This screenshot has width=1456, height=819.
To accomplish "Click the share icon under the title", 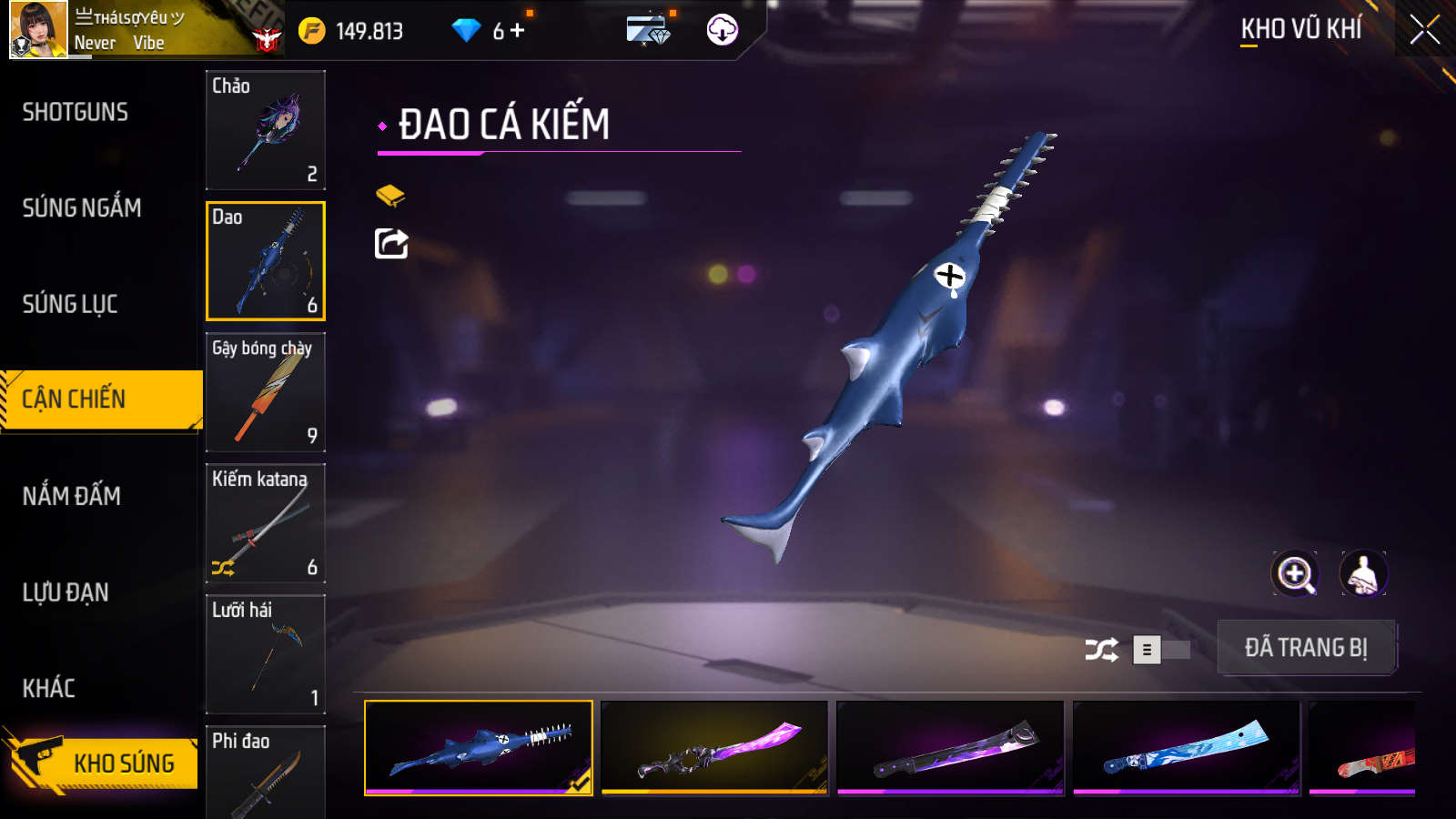I will point(391,244).
